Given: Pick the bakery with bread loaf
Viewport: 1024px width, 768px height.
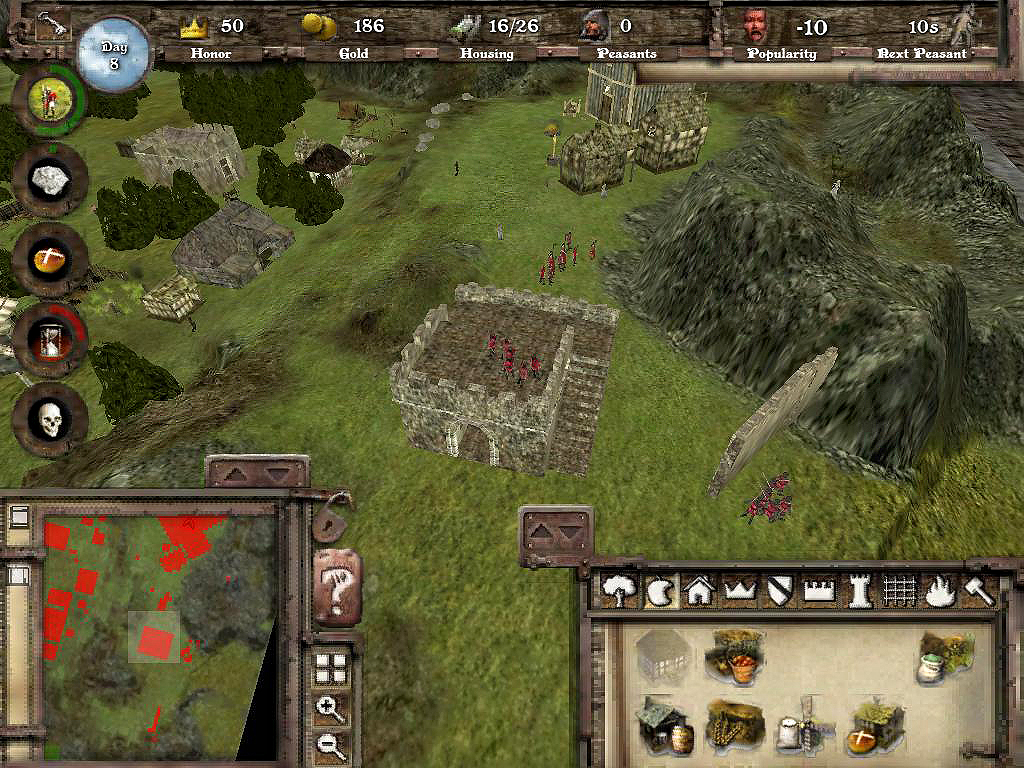Looking at the screenshot, I should (875, 726).
